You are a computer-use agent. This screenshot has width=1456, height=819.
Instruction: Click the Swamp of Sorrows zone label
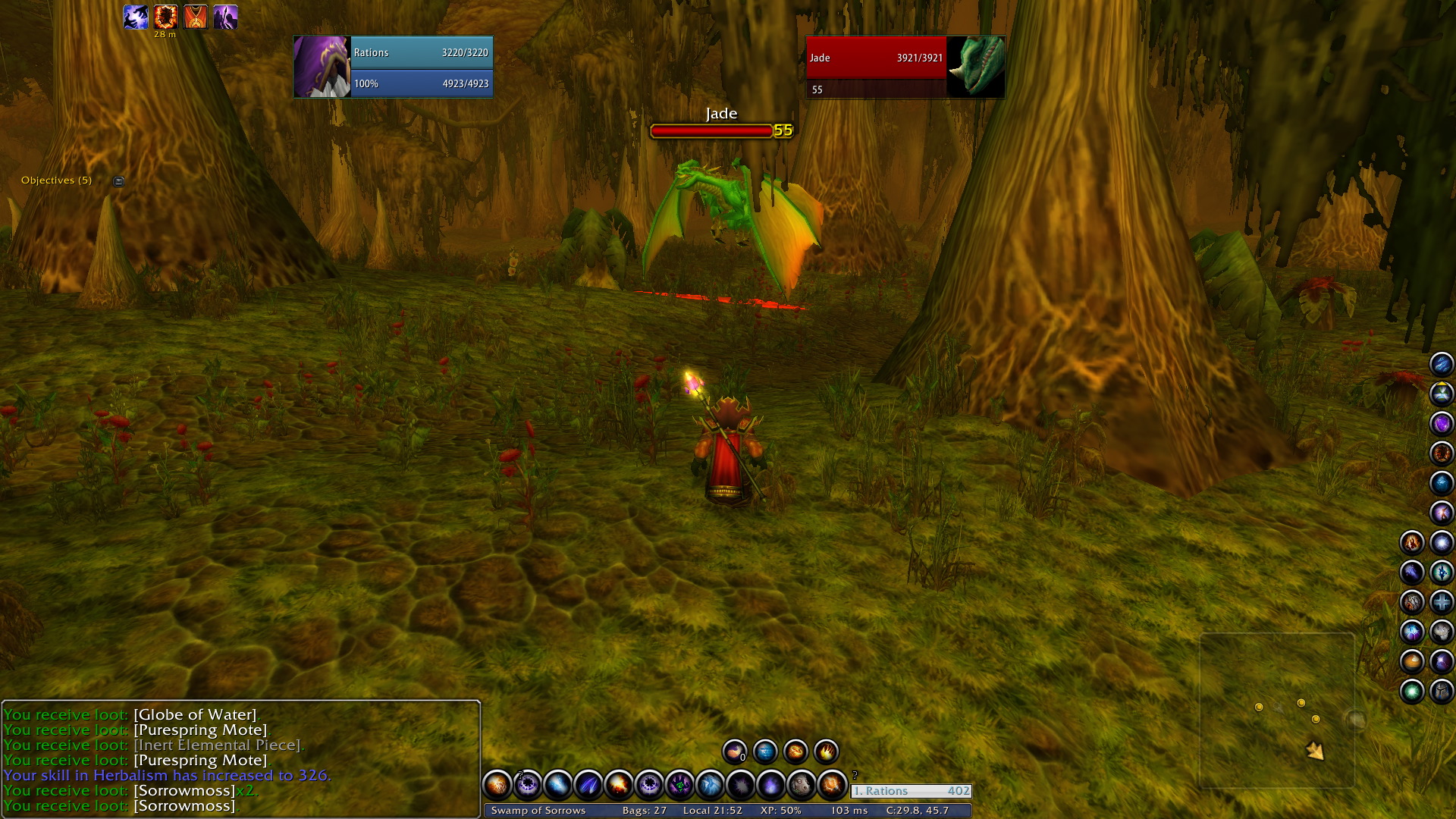(538, 811)
